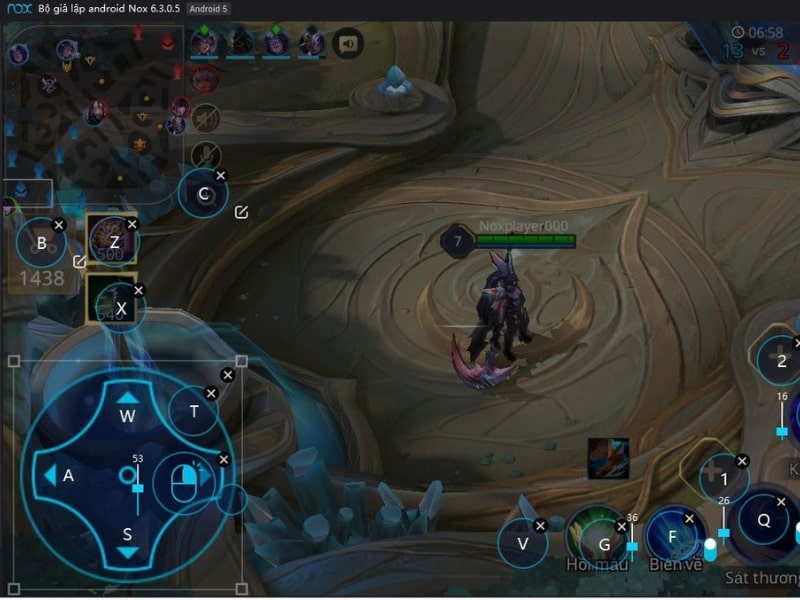Remove the B key mapping
Image resolution: width=800 pixels, height=600 pixels.
pyautogui.click(x=59, y=225)
